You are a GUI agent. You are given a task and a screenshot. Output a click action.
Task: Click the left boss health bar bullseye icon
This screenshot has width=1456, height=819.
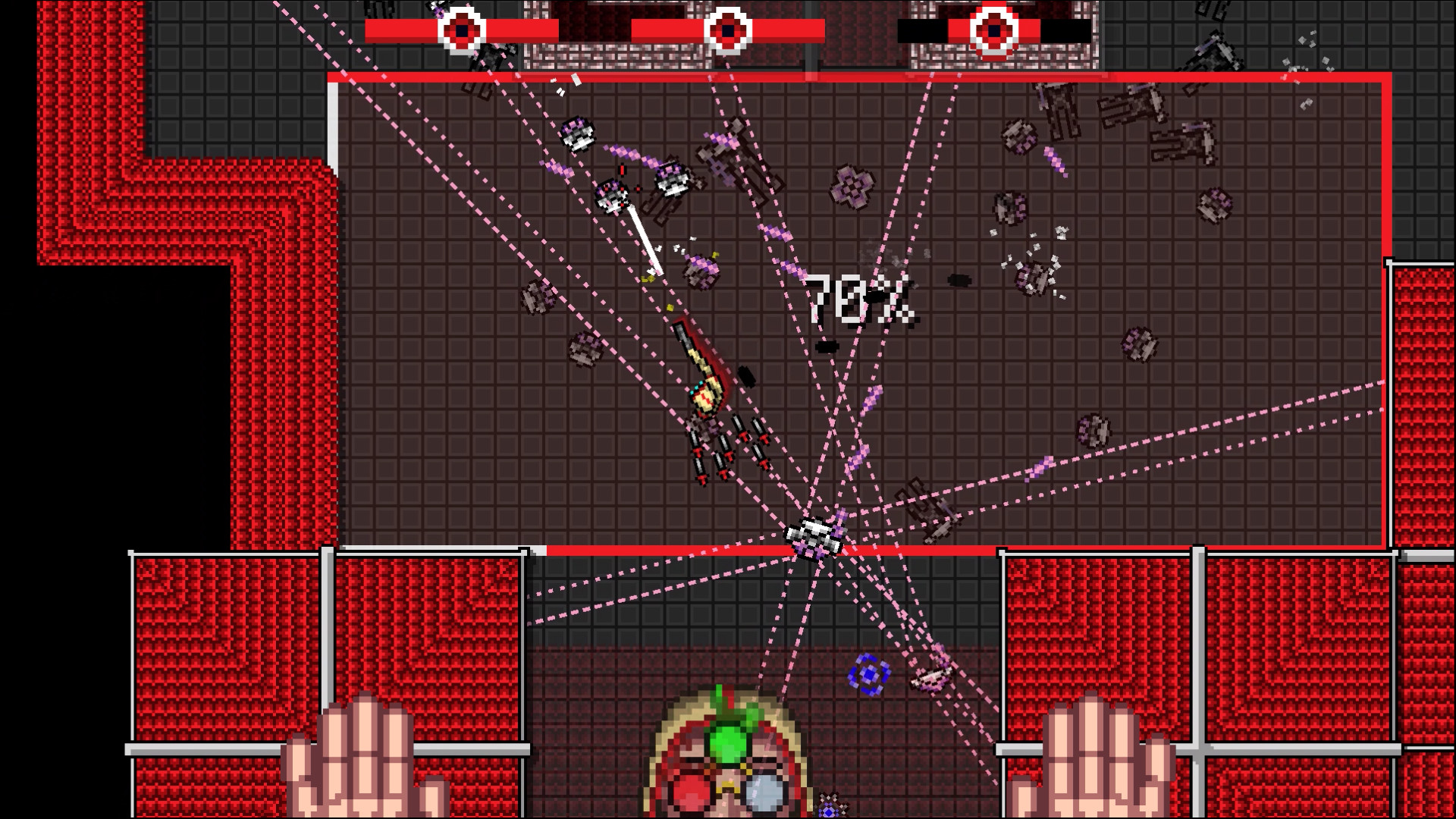(x=461, y=29)
